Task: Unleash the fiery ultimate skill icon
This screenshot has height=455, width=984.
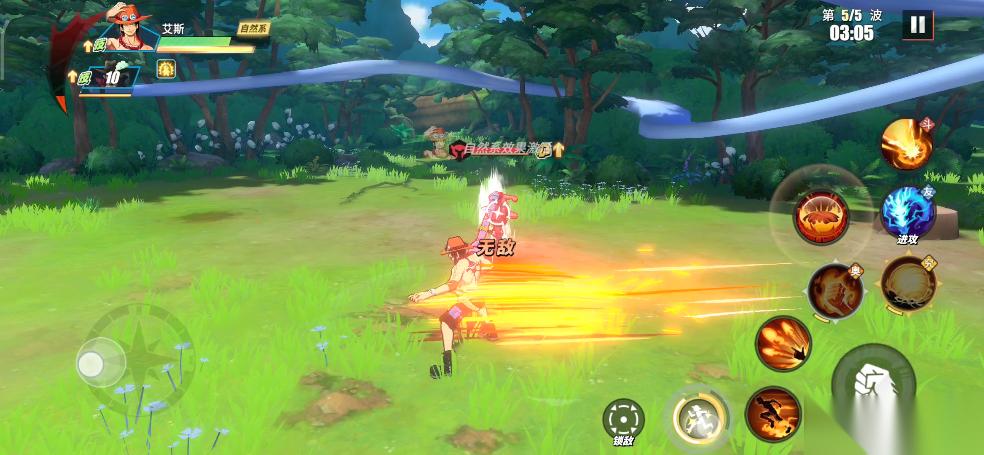Action: (x=906, y=144)
